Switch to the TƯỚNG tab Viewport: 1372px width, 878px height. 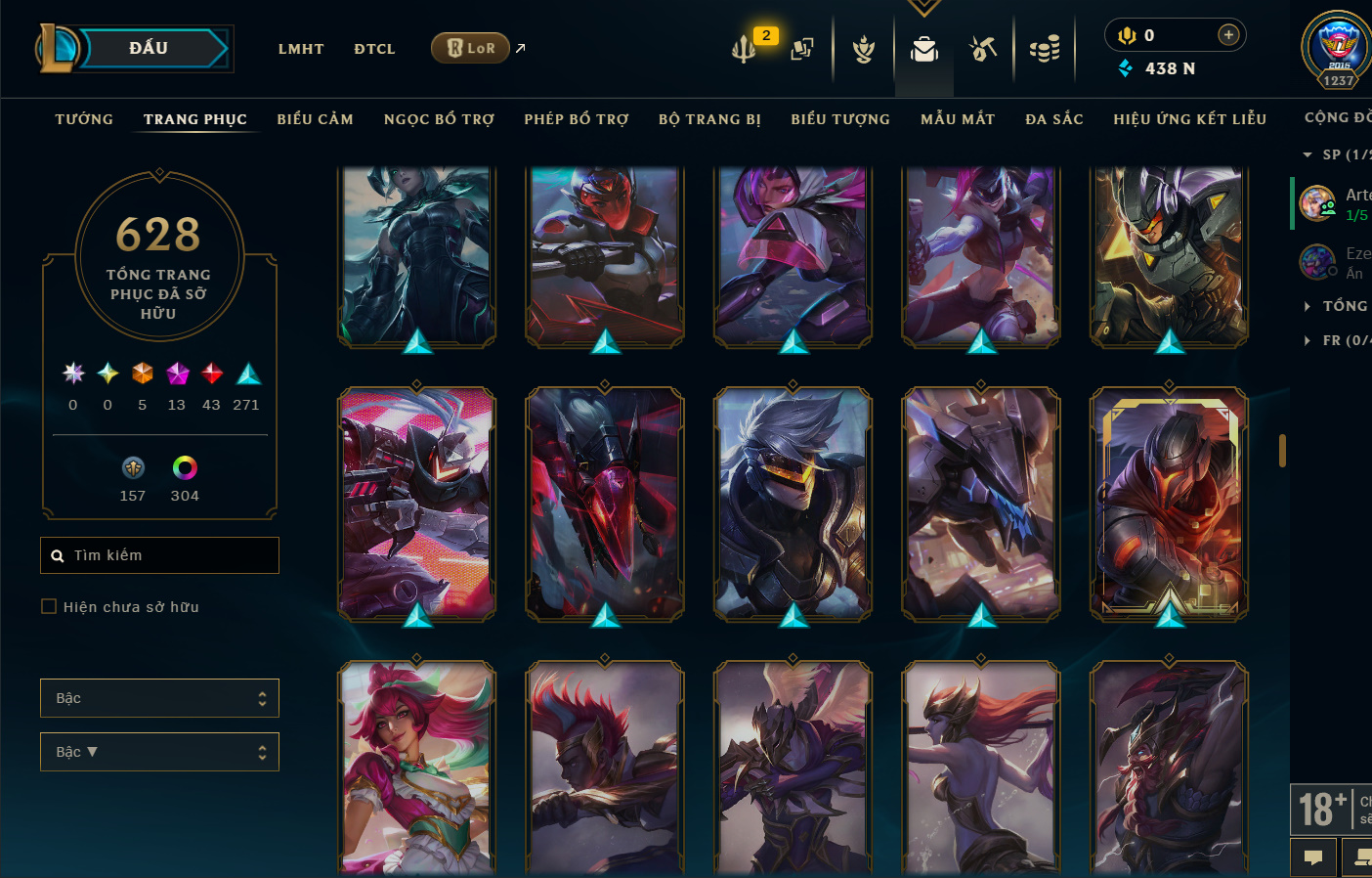pos(84,119)
